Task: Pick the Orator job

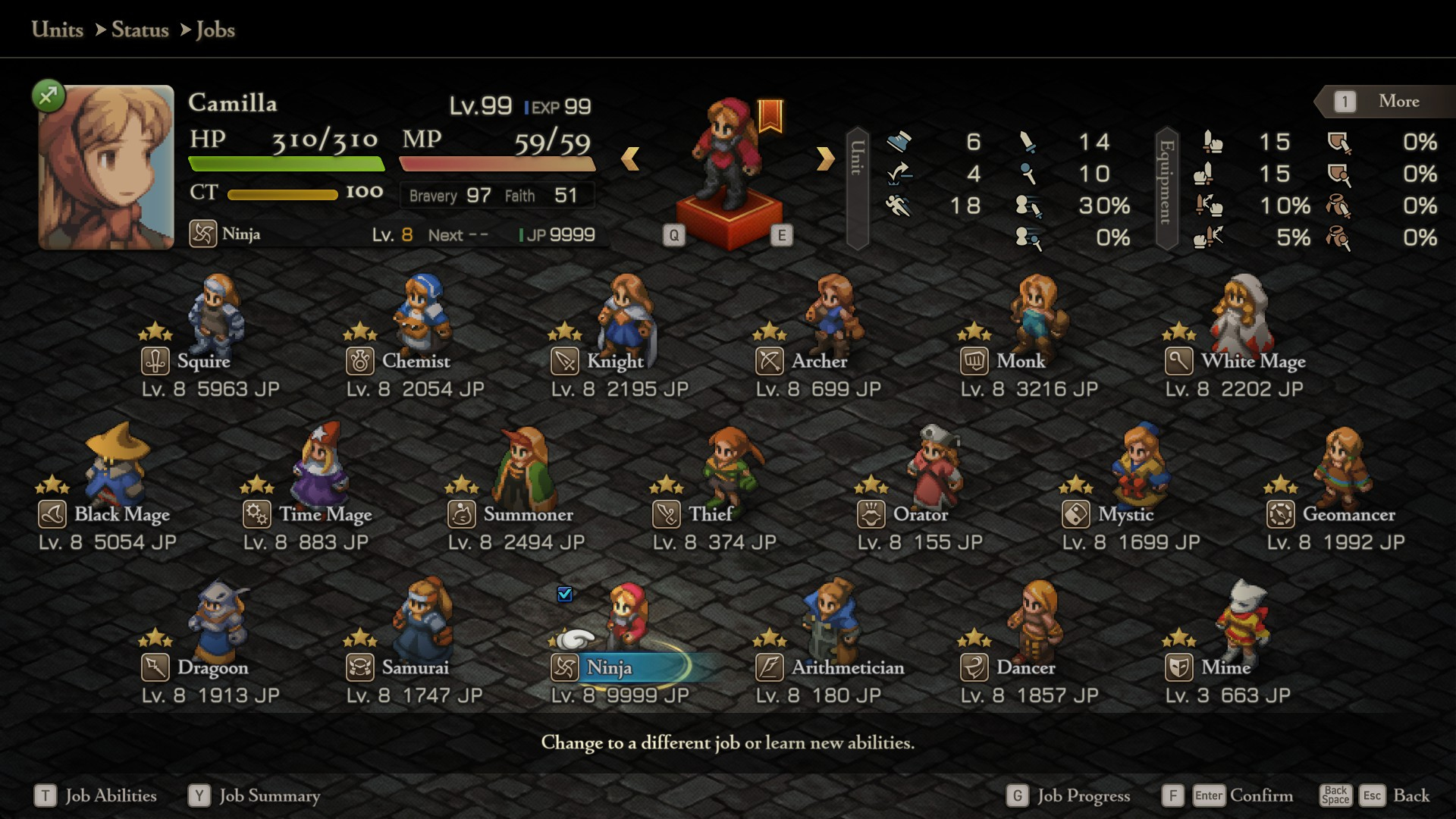Action: tap(920, 515)
